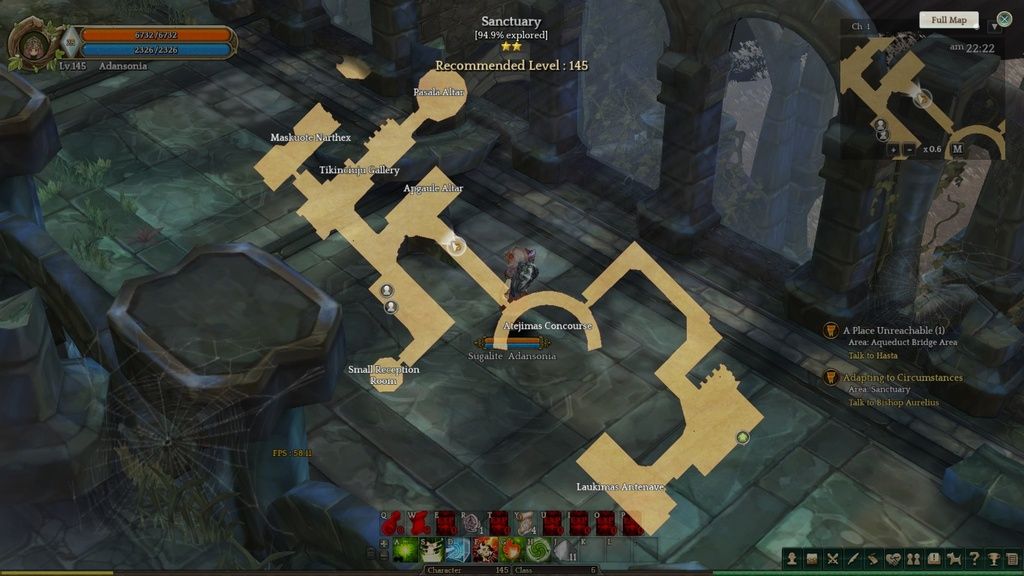Select the A Place Unreachable quest entry
This screenshot has height=576, width=1024.
coord(894,330)
